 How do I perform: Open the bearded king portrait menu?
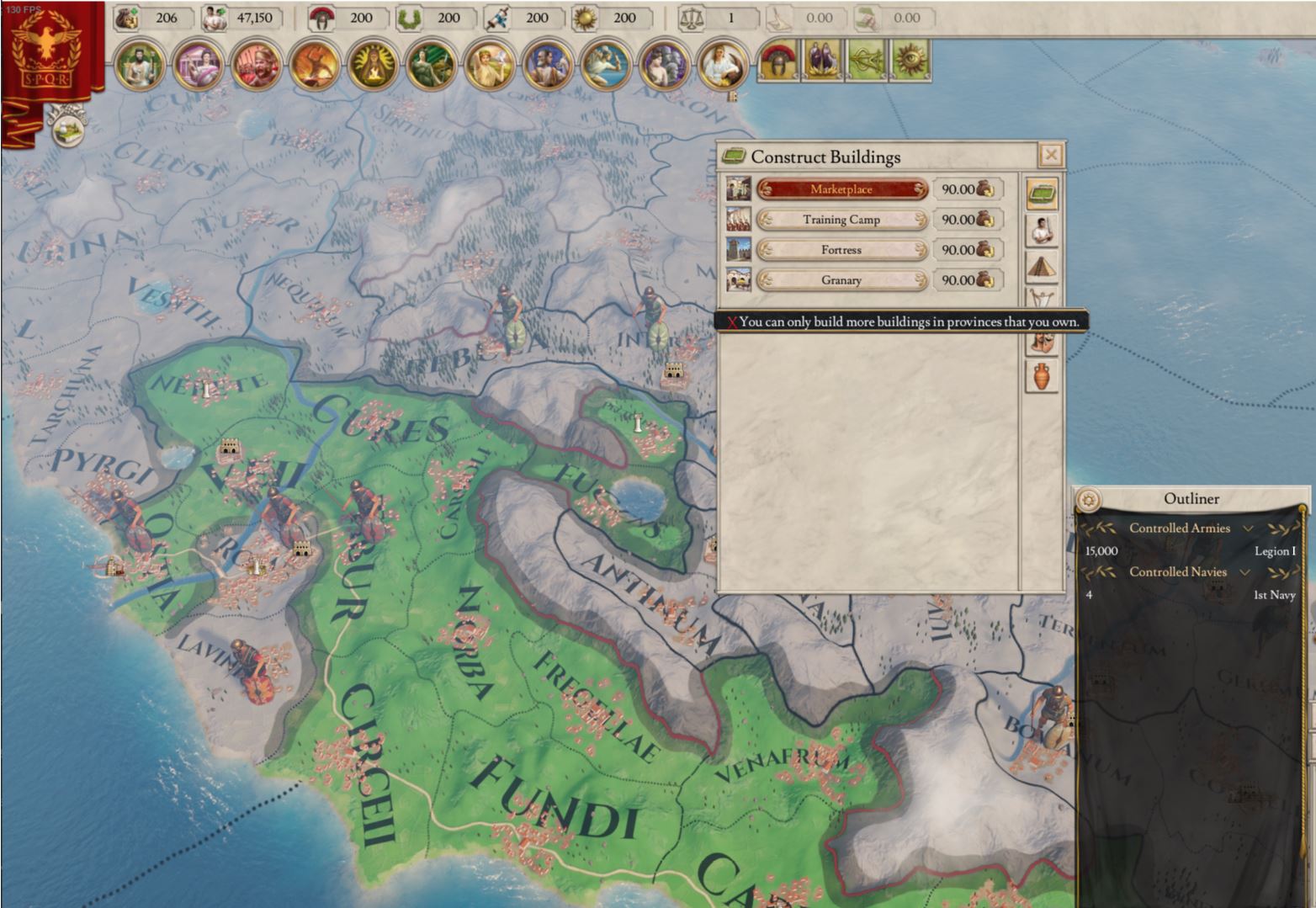click(139, 66)
